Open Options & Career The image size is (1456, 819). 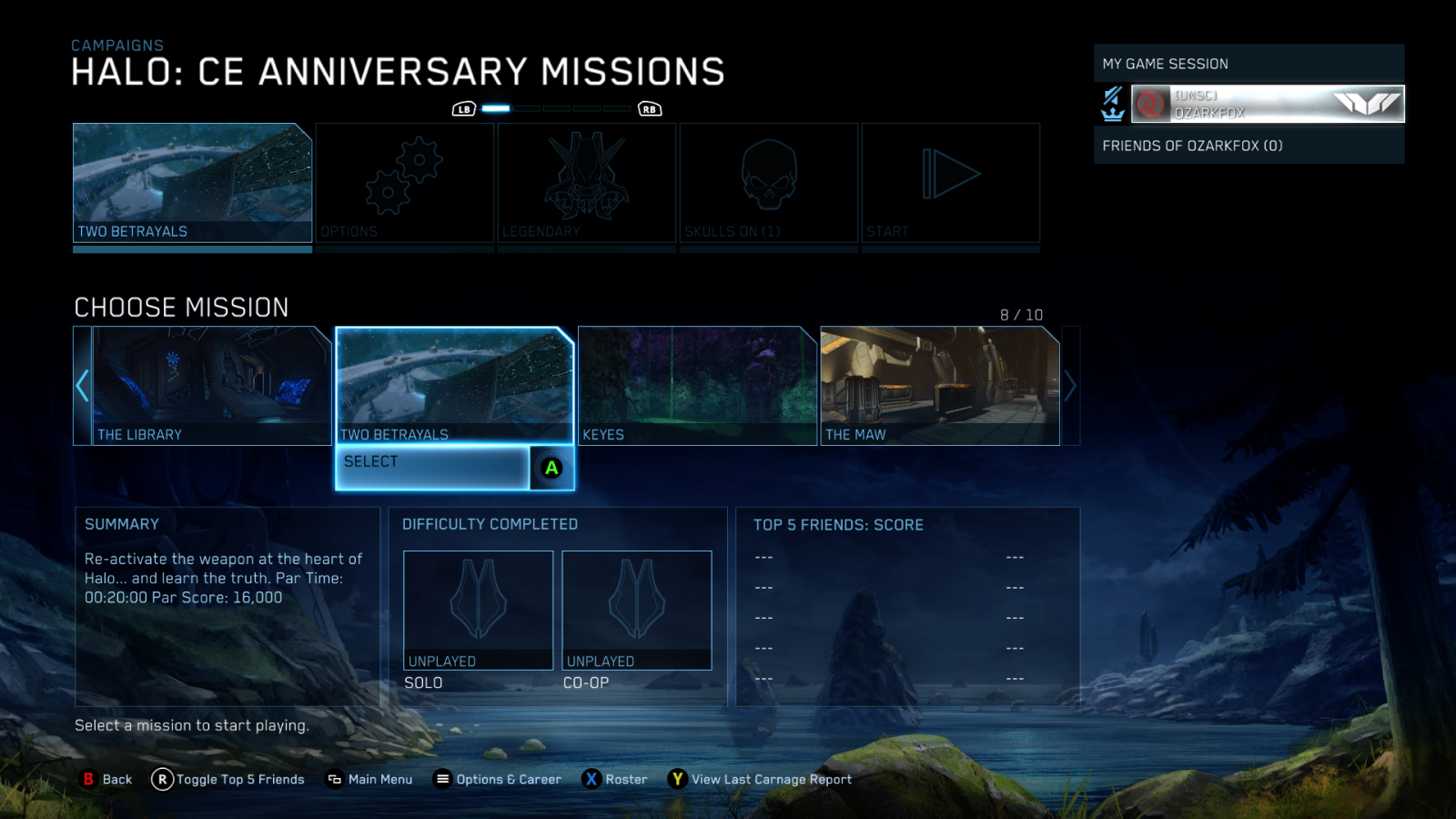coord(498,779)
